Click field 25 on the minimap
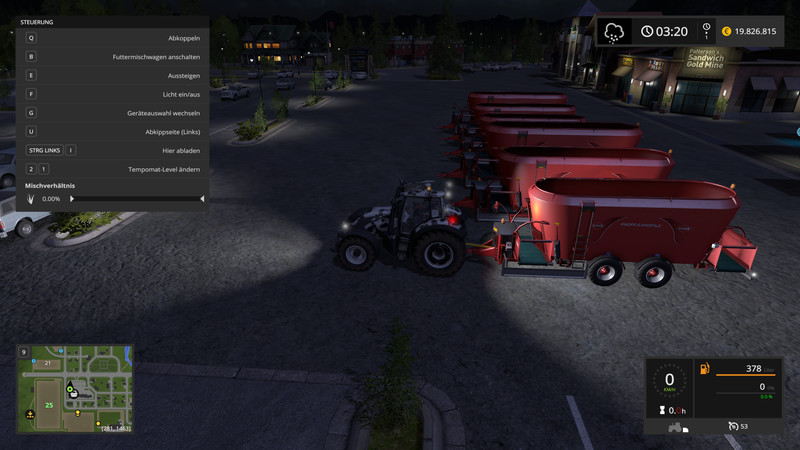 point(46,405)
